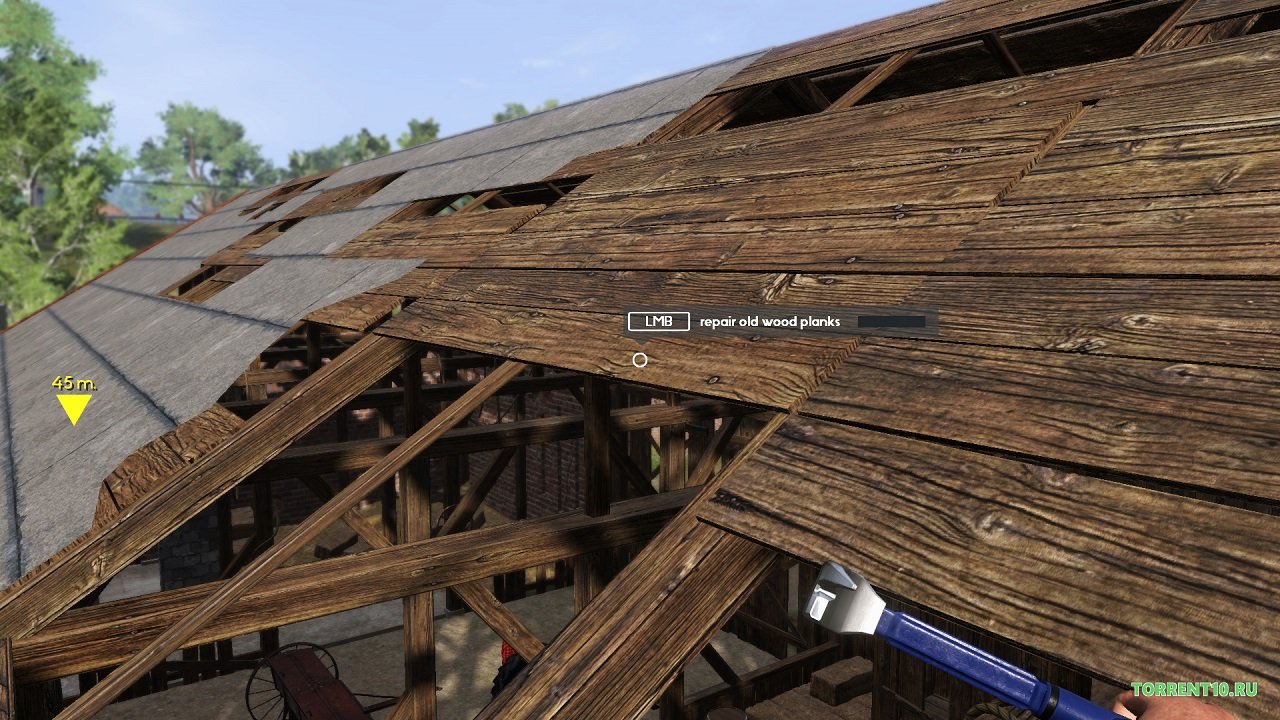Click the yellow 45 m. waypoint marker

tap(73, 407)
